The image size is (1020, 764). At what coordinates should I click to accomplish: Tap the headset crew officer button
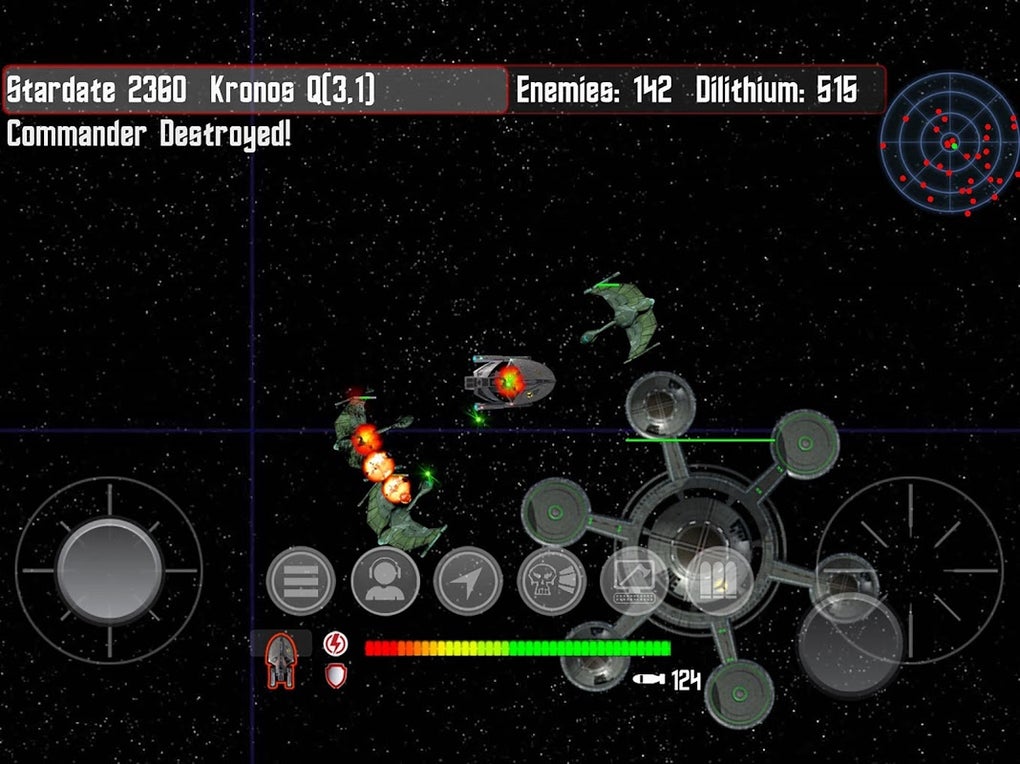[x=385, y=581]
